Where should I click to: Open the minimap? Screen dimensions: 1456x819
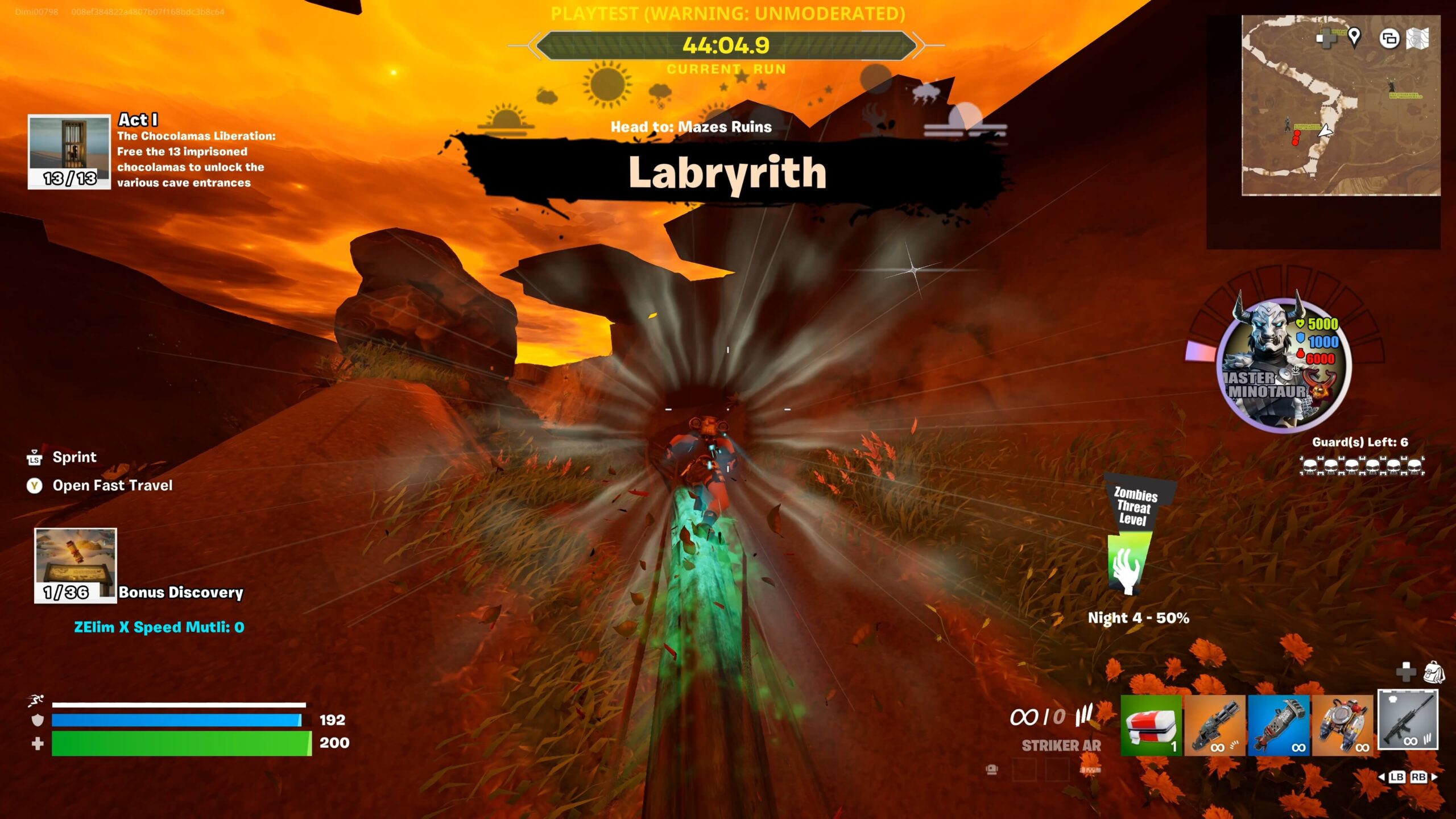coord(1341,106)
